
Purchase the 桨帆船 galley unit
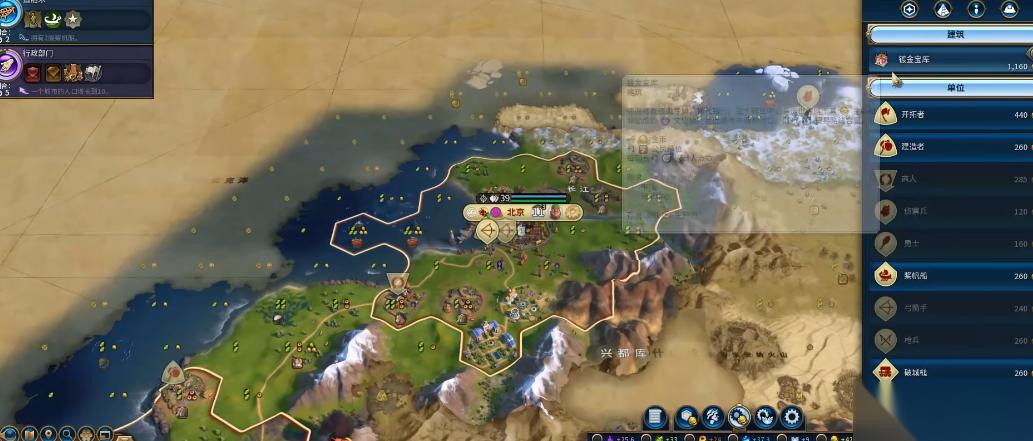click(950, 275)
